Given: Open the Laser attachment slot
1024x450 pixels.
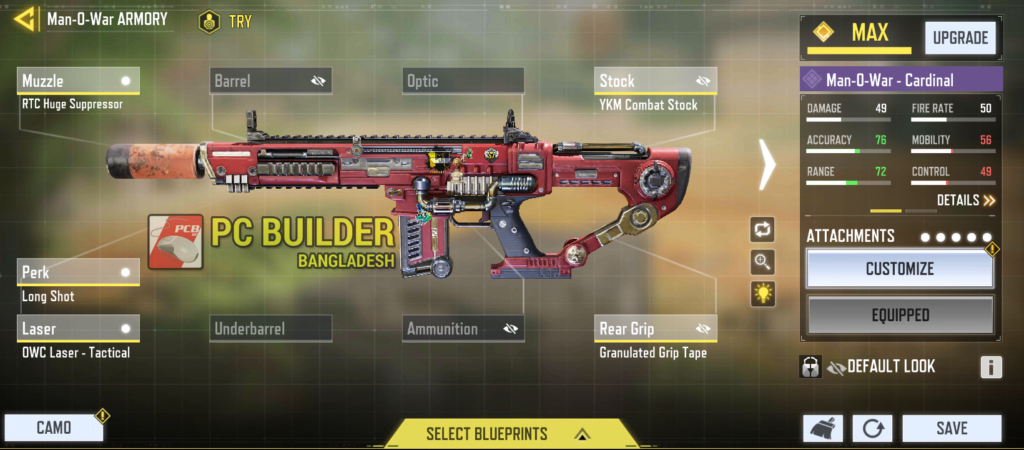Looking at the screenshot, I should (79, 328).
